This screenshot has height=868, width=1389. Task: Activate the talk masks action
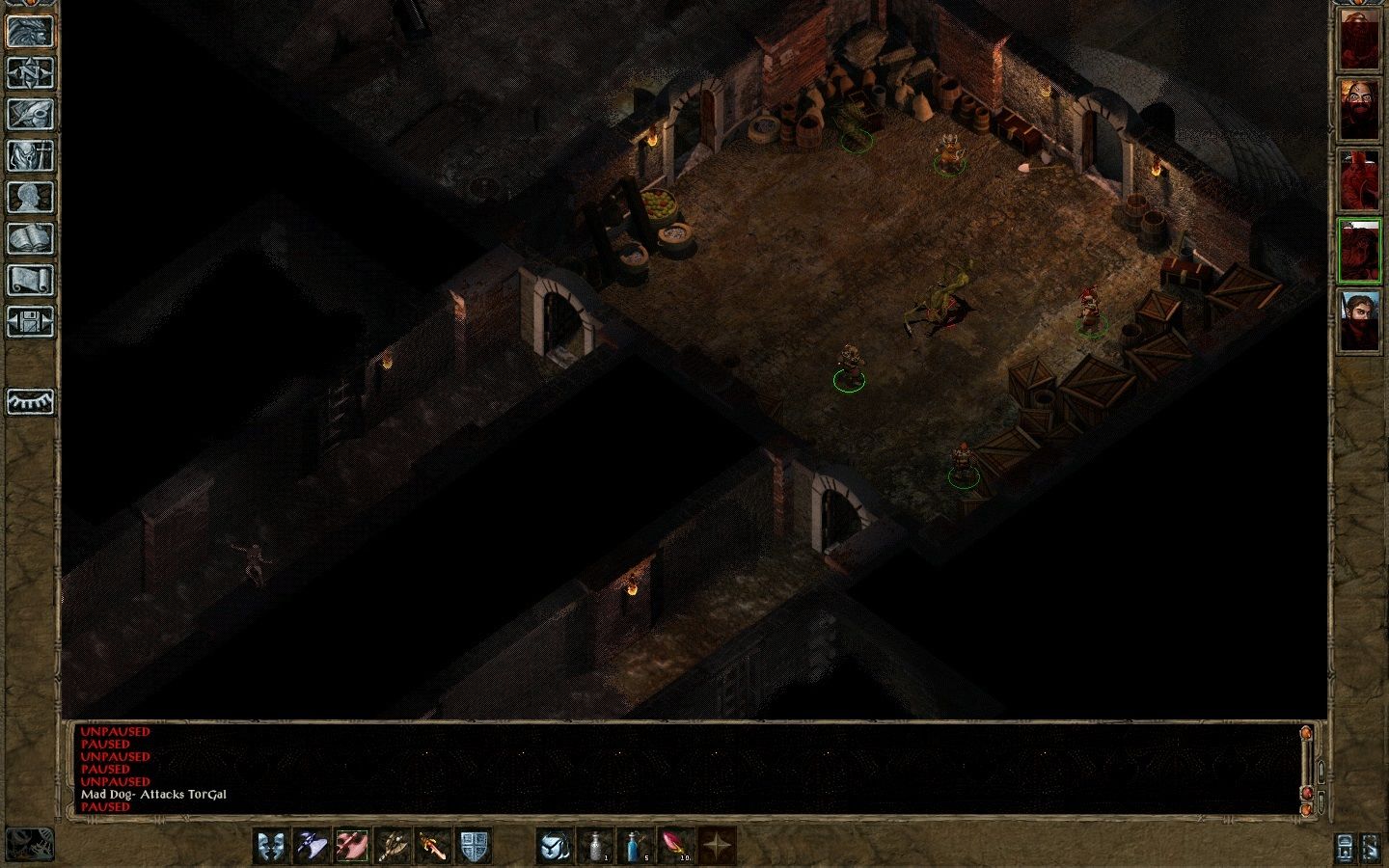(x=271, y=846)
